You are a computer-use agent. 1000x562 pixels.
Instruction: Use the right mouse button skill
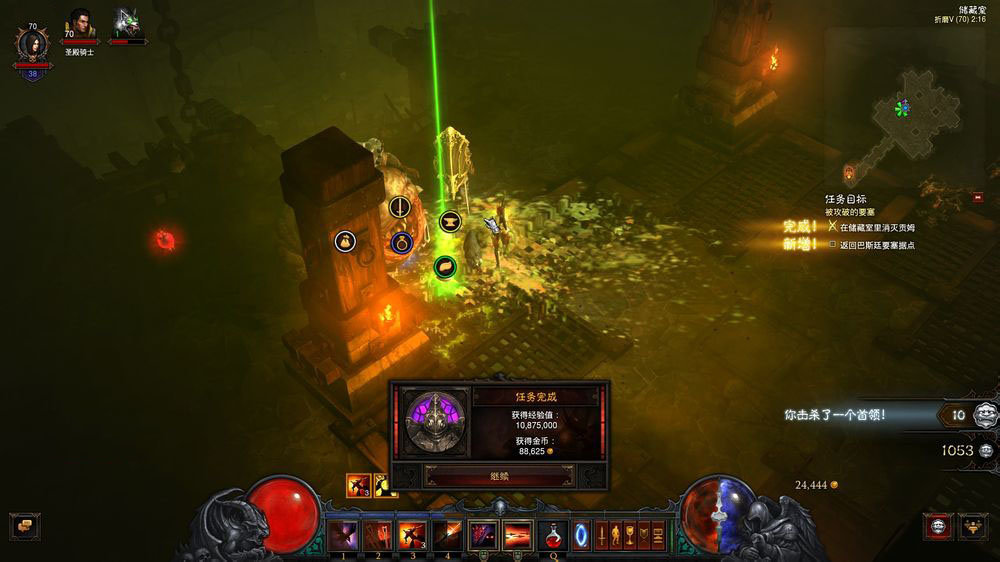click(x=517, y=535)
